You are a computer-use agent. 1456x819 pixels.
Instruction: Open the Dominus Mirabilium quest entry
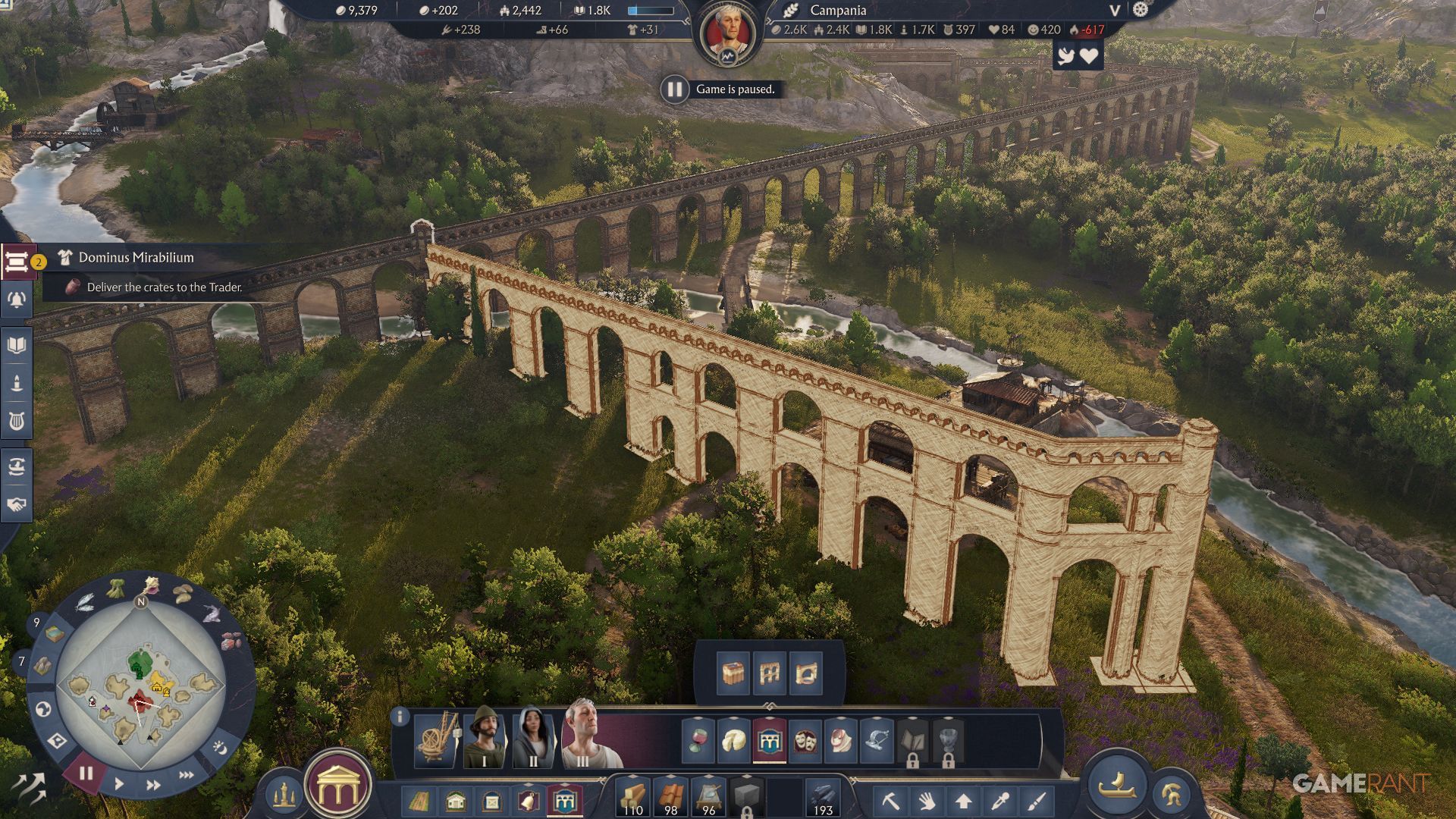click(x=136, y=258)
